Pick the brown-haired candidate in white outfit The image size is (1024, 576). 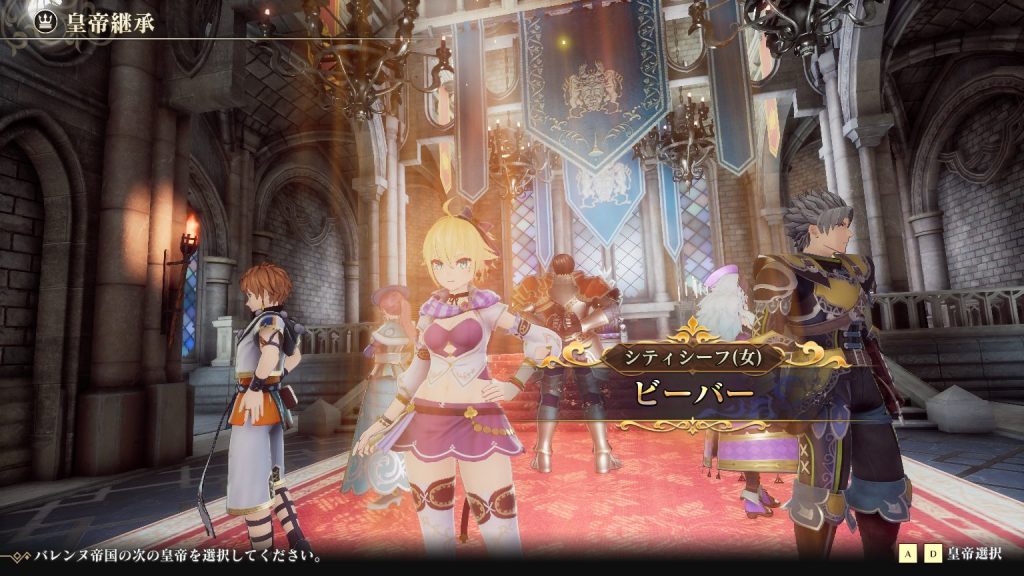coord(257,390)
